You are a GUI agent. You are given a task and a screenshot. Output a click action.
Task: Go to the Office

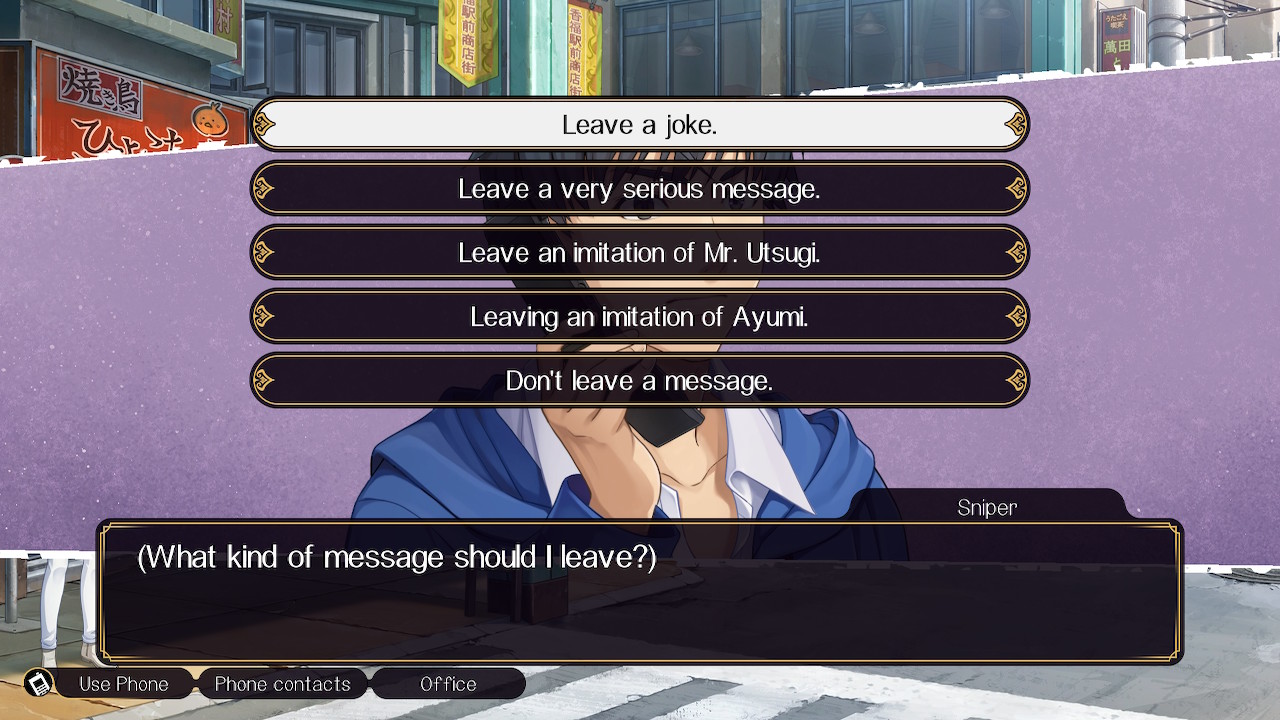[448, 684]
